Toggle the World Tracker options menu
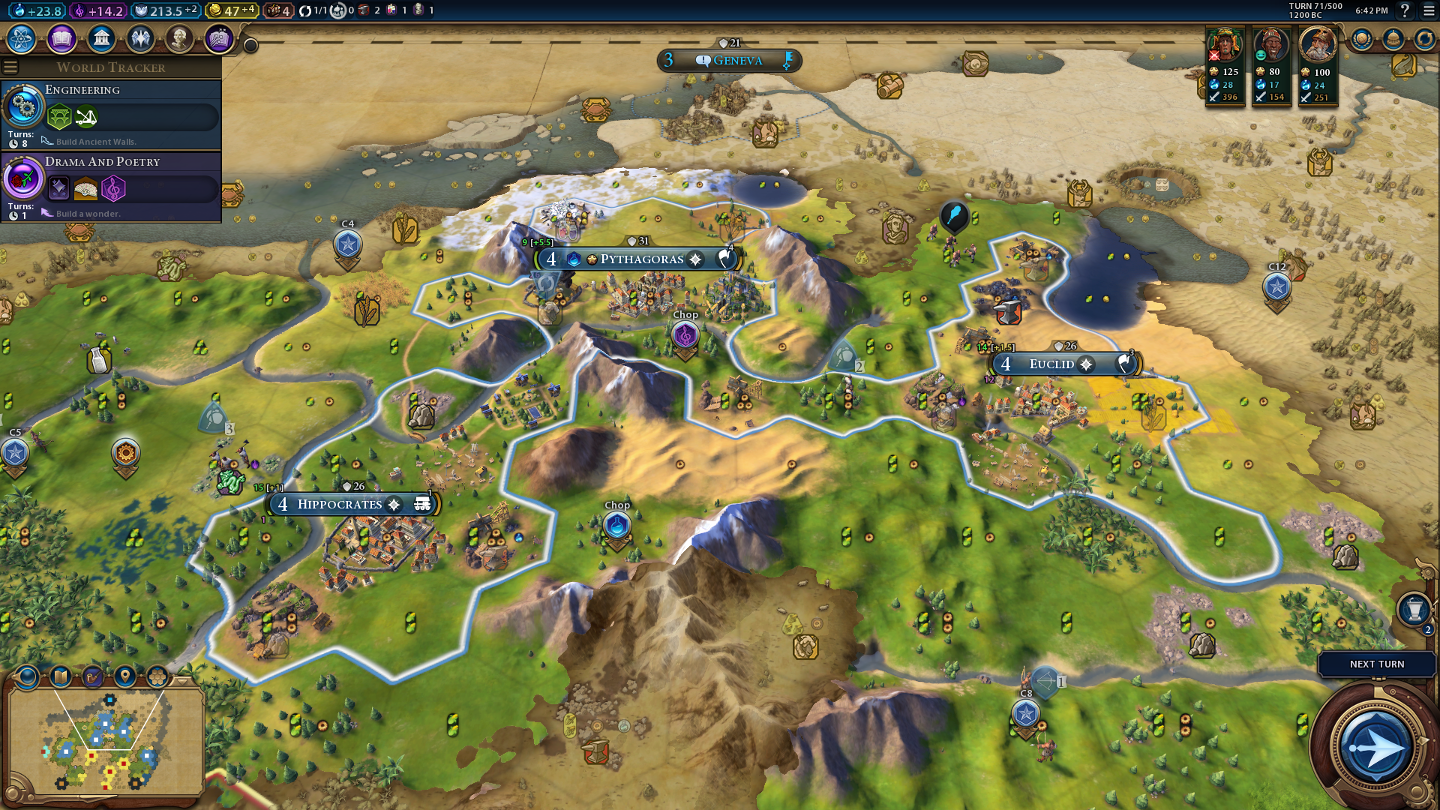This screenshot has width=1440, height=810. pos(11,67)
